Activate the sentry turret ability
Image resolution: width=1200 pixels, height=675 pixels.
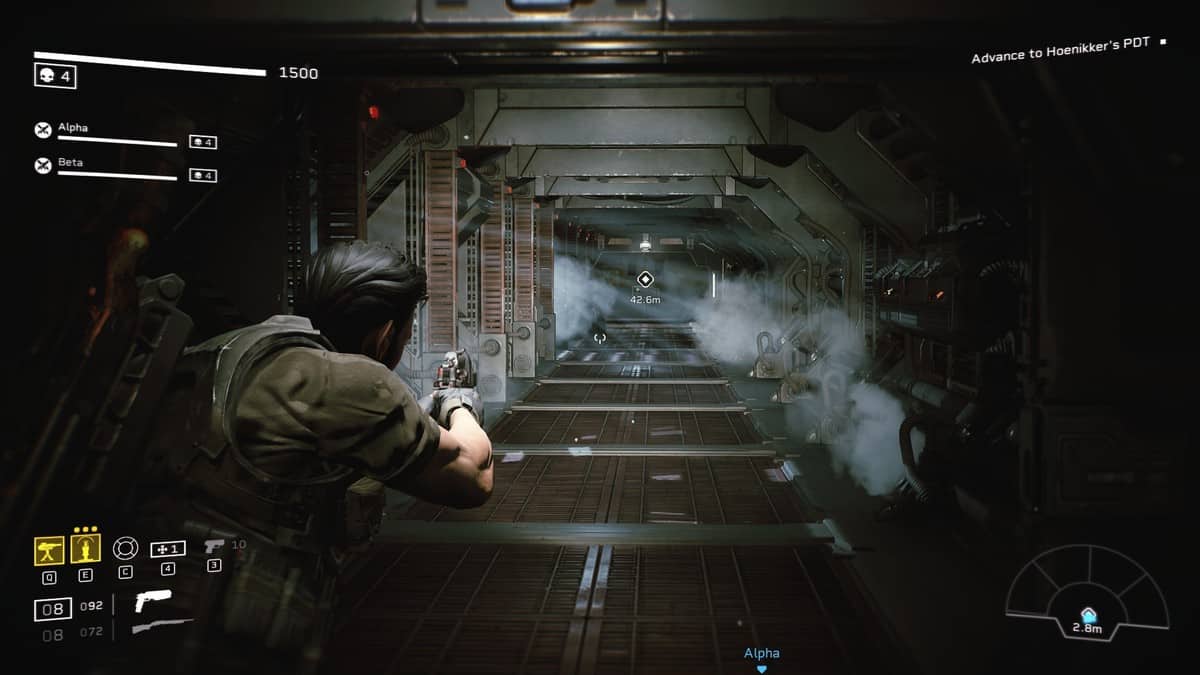[49, 549]
